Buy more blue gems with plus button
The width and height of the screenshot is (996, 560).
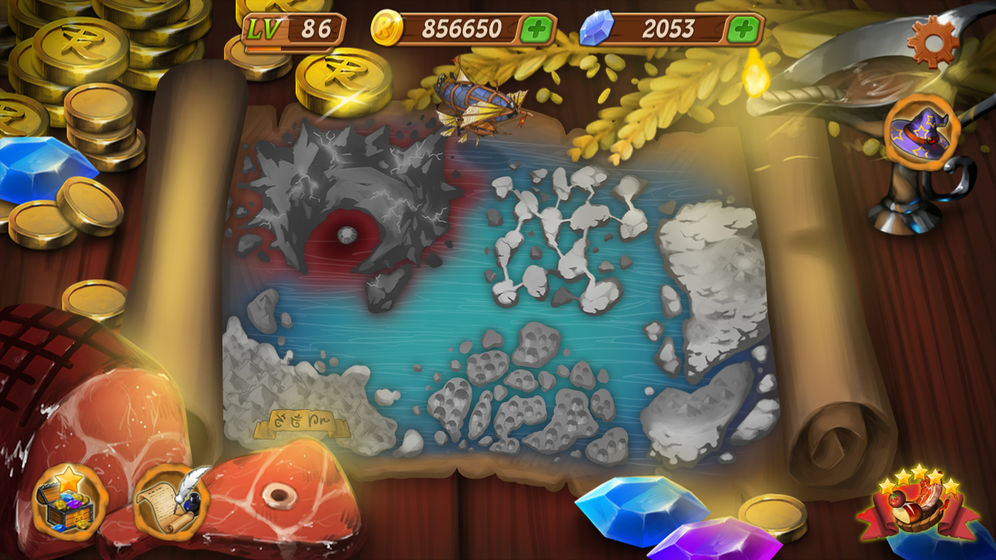tap(742, 29)
